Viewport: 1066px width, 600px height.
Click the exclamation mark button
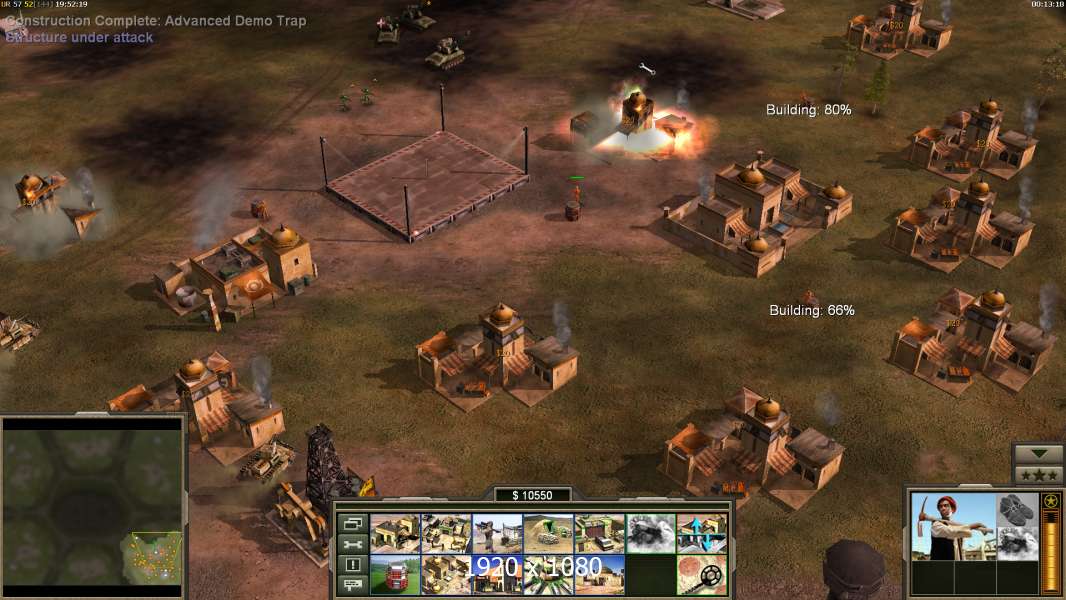pyautogui.click(x=351, y=565)
